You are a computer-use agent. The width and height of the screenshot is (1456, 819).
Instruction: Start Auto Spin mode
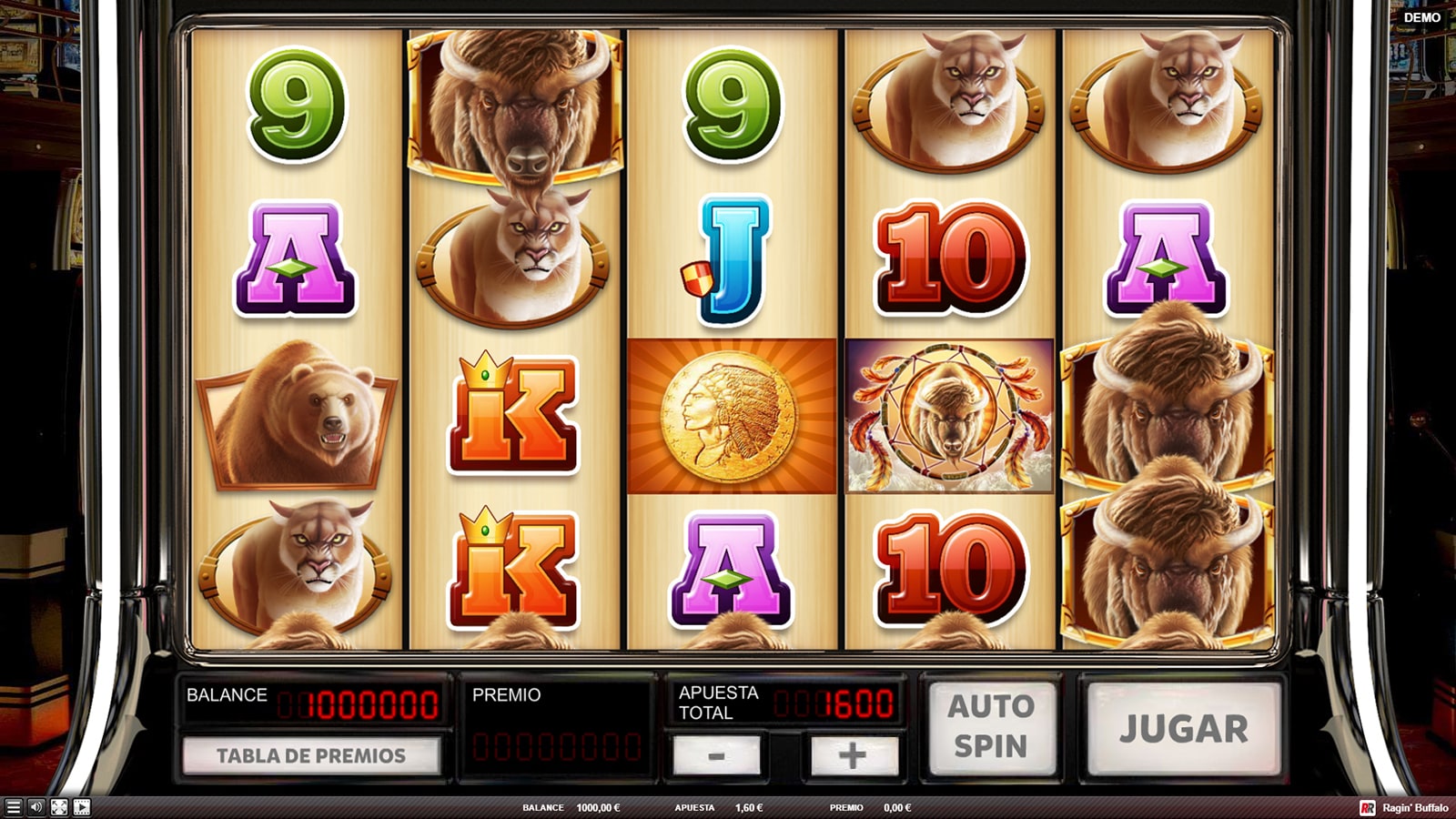[991, 726]
